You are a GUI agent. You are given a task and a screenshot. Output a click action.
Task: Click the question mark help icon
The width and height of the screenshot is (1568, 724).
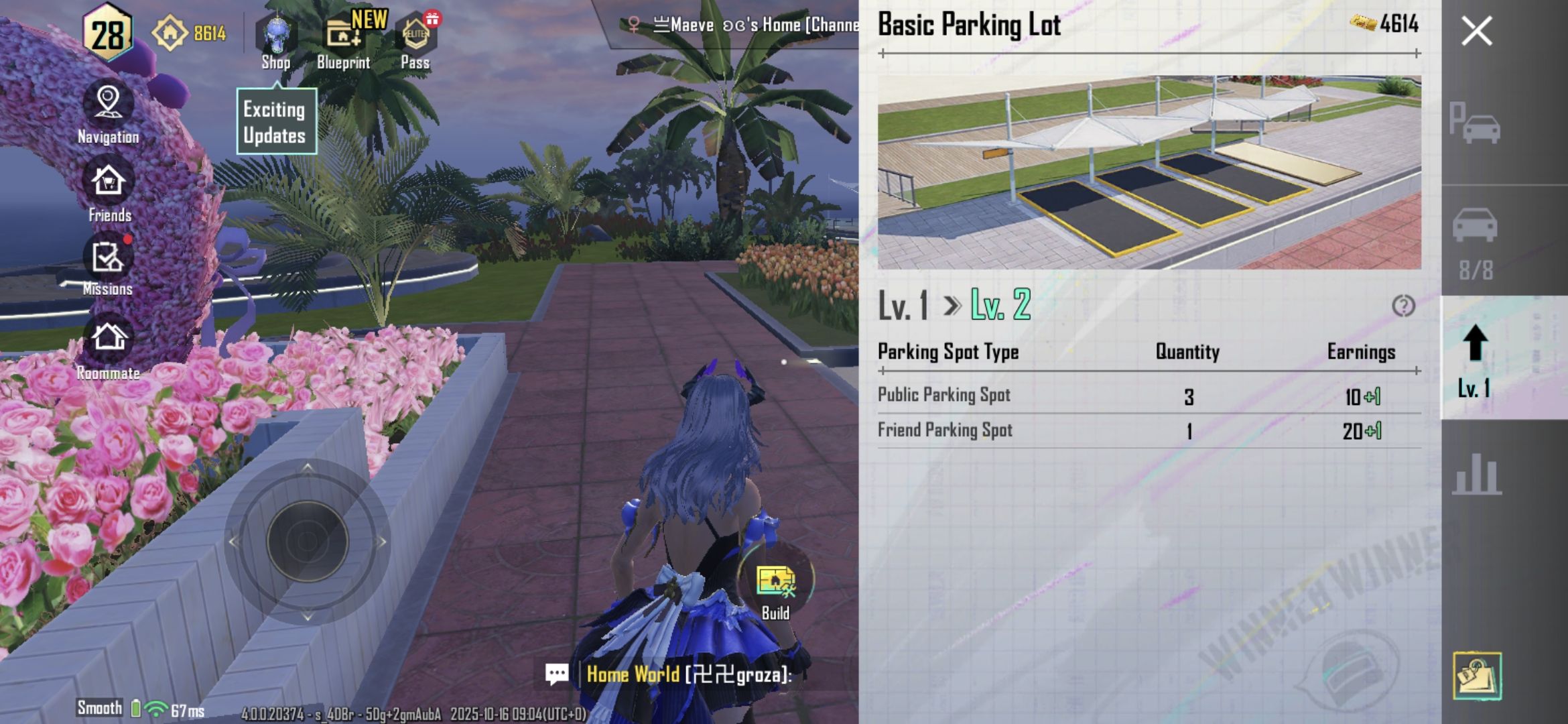click(x=1403, y=306)
